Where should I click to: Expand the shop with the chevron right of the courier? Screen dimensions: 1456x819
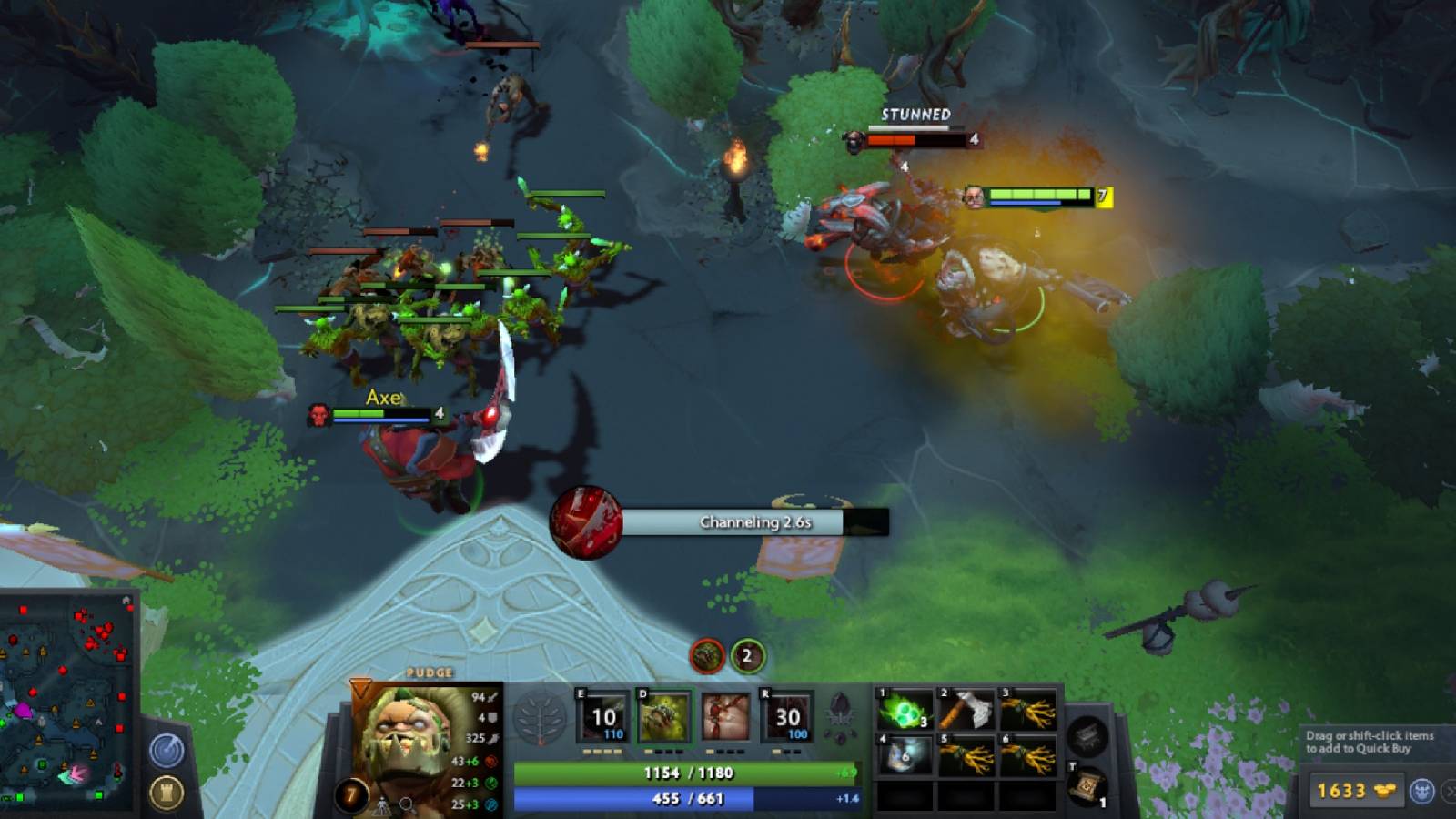1449,790
